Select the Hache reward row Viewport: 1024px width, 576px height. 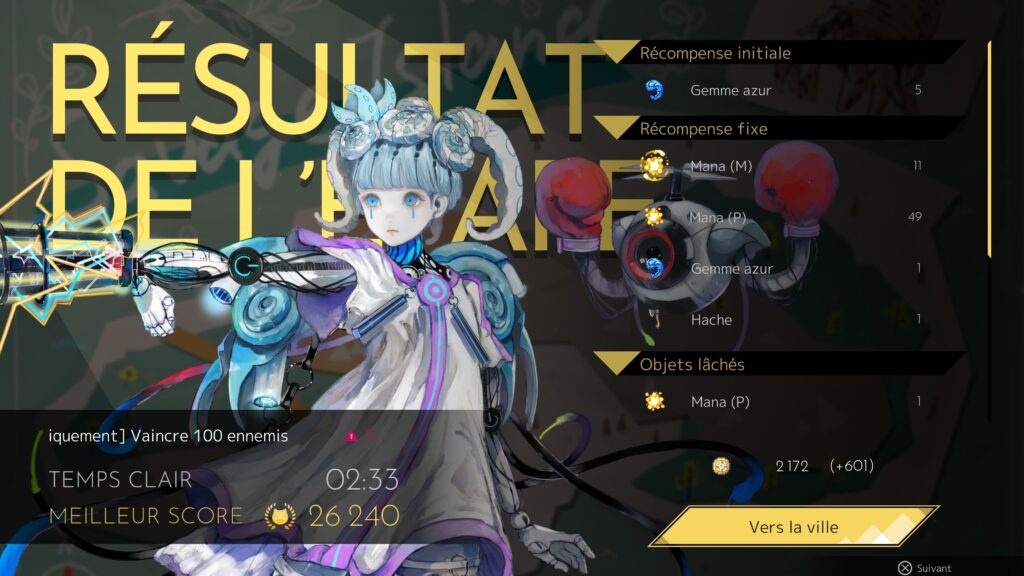click(782, 320)
